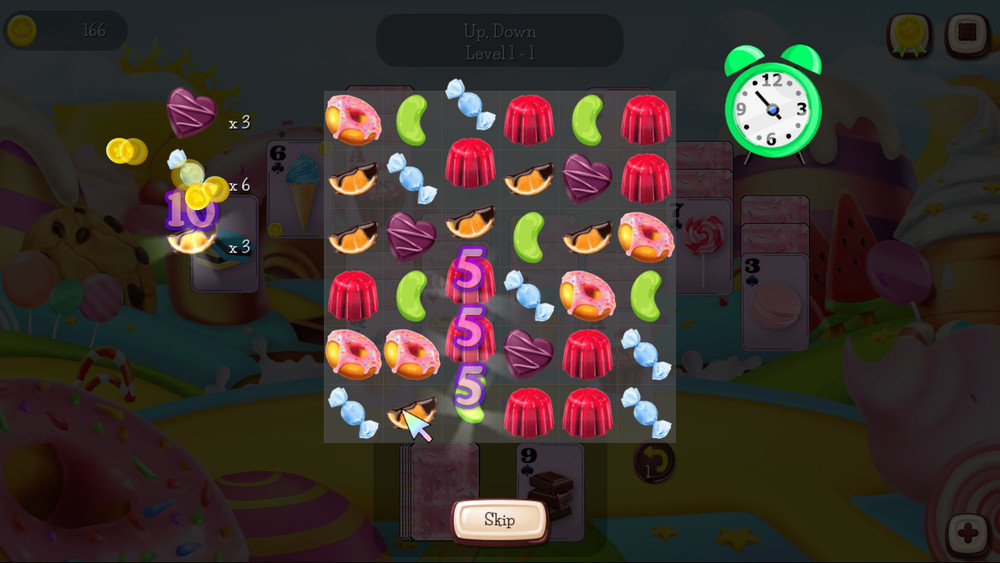
Task: Pick the purple heart tile between two orange slices
Action: click(x=411, y=236)
